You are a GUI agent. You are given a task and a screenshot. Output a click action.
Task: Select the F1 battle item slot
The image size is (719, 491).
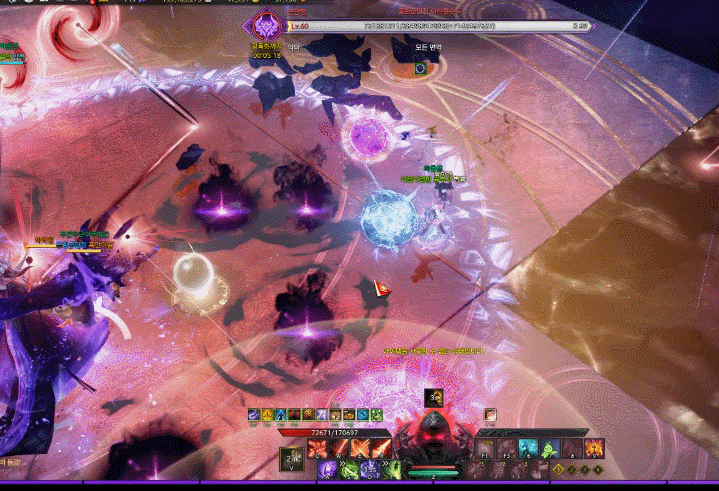(485, 449)
